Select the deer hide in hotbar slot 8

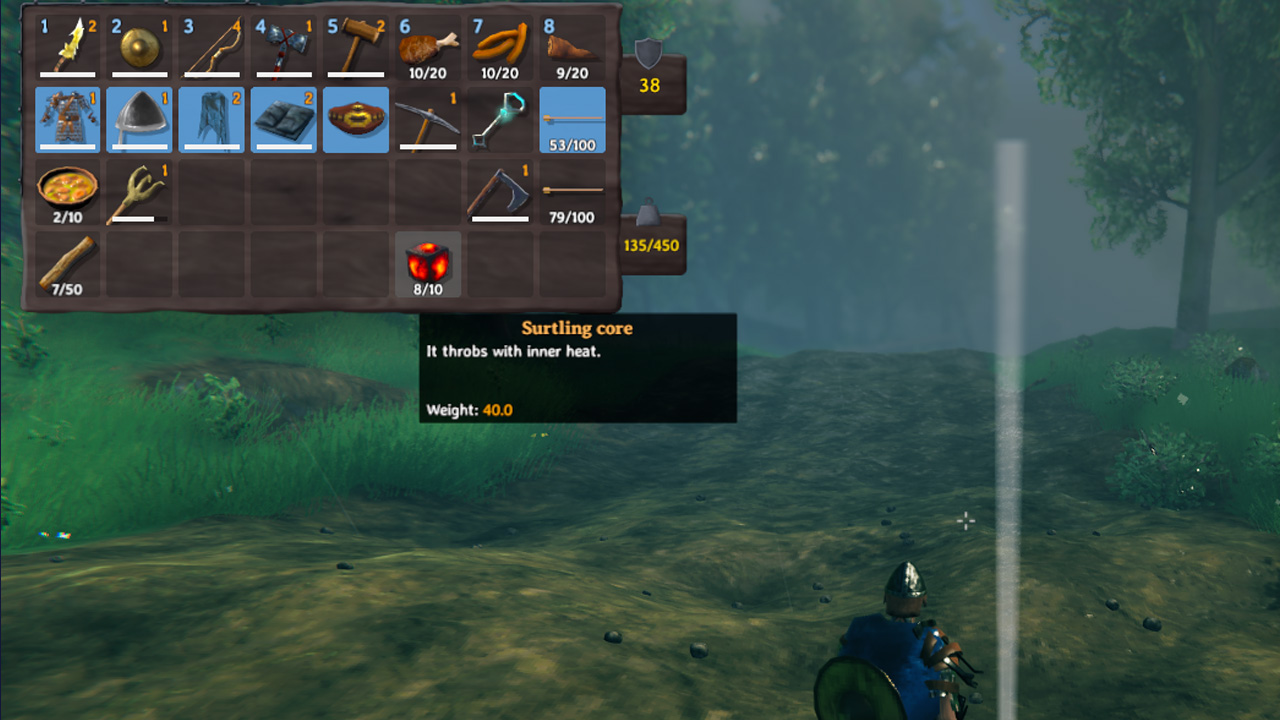[x=571, y=45]
